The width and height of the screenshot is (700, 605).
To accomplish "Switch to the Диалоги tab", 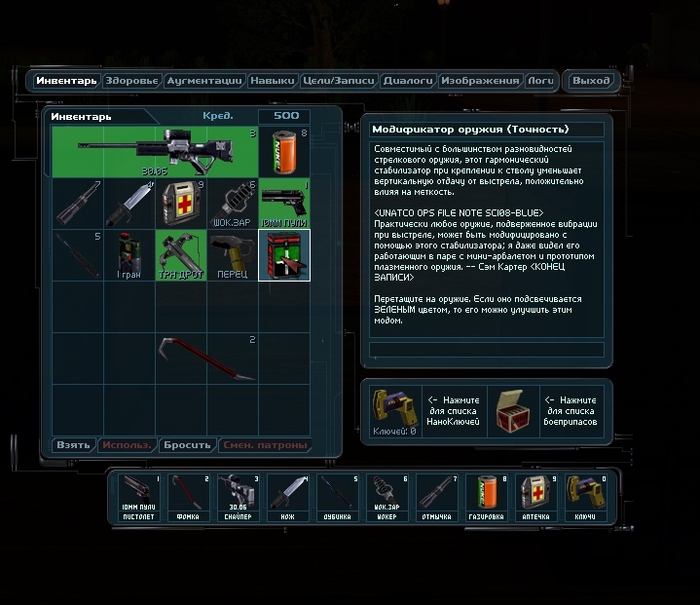I will point(408,81).
